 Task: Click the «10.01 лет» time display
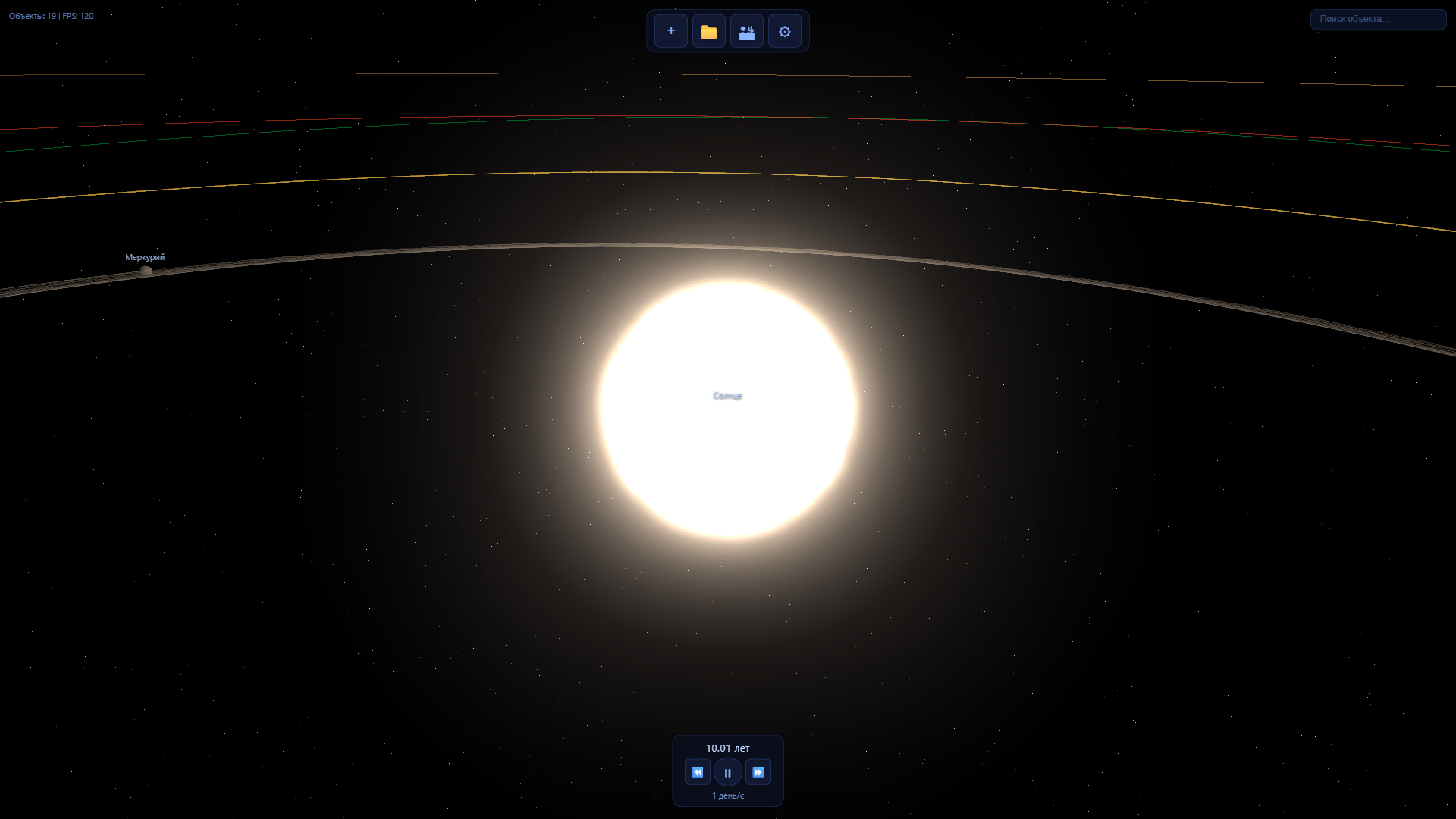727,747
